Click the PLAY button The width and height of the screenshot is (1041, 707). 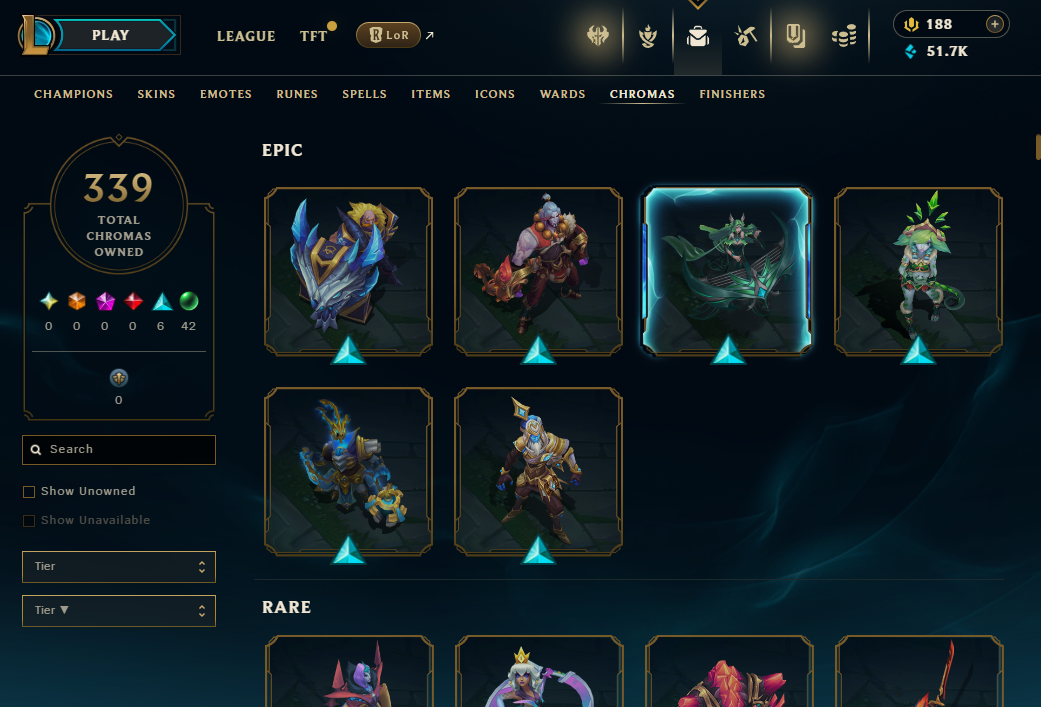pyautogui.click(x=110, y=36)
